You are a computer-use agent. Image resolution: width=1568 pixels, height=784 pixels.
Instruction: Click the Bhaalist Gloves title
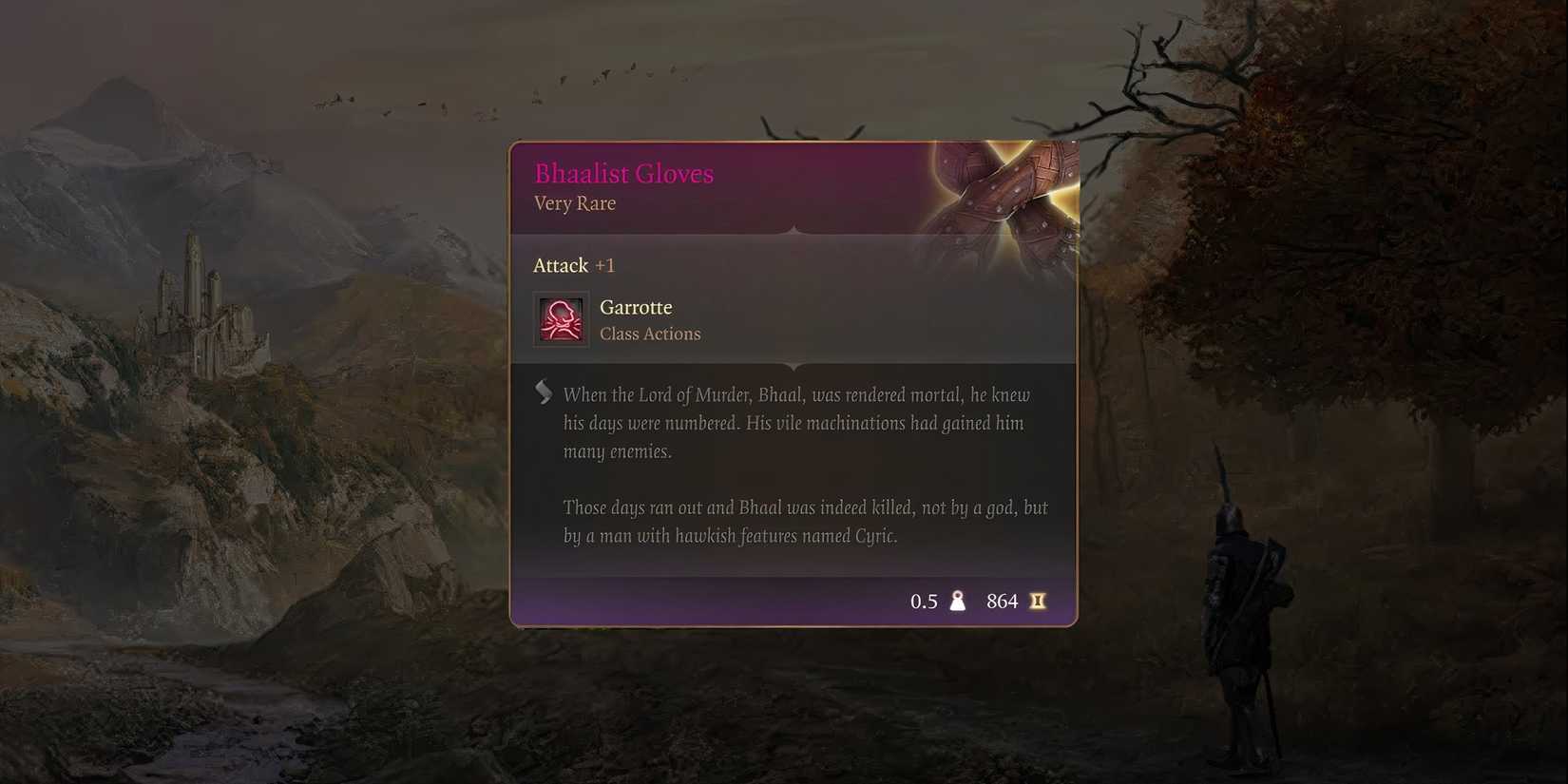623,173
